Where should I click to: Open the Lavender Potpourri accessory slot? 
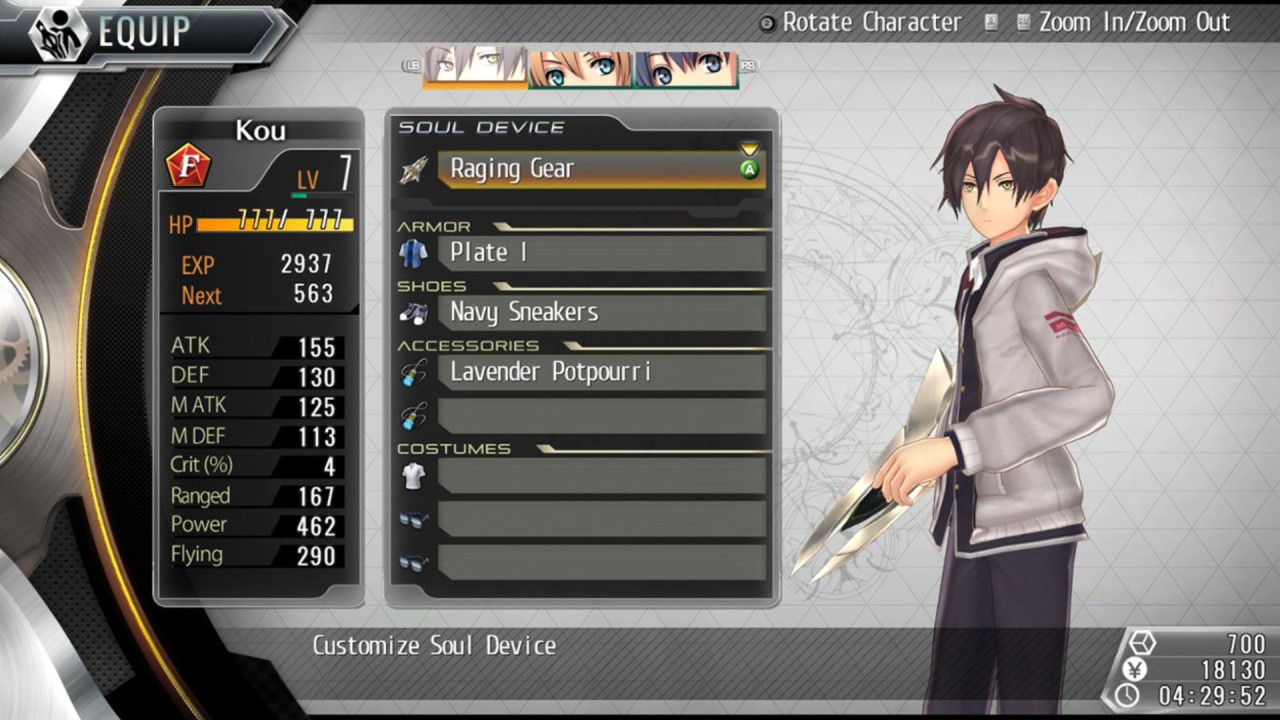(600, 372)
